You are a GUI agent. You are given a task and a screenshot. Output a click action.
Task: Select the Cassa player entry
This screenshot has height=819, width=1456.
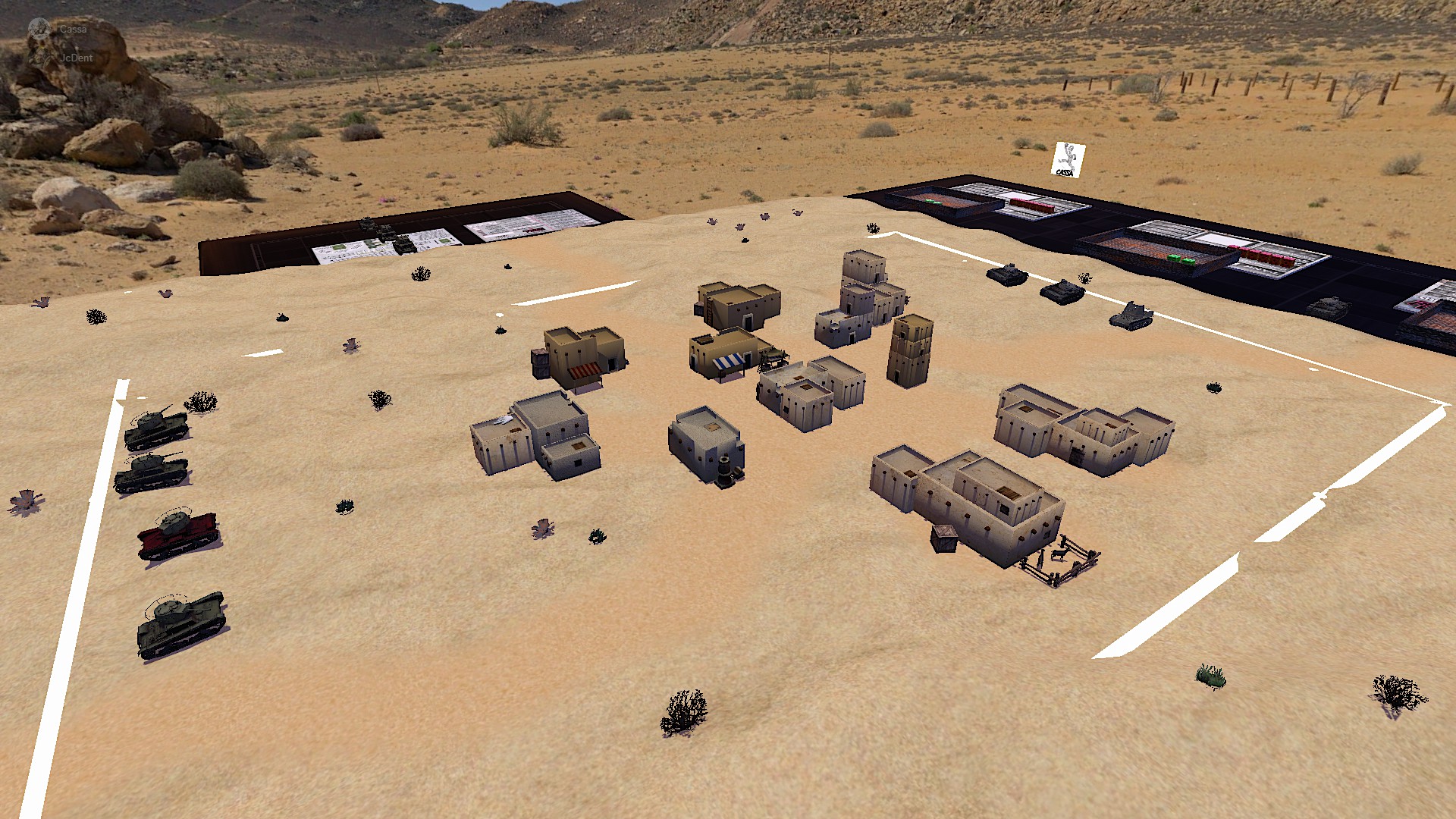(72, 30)
